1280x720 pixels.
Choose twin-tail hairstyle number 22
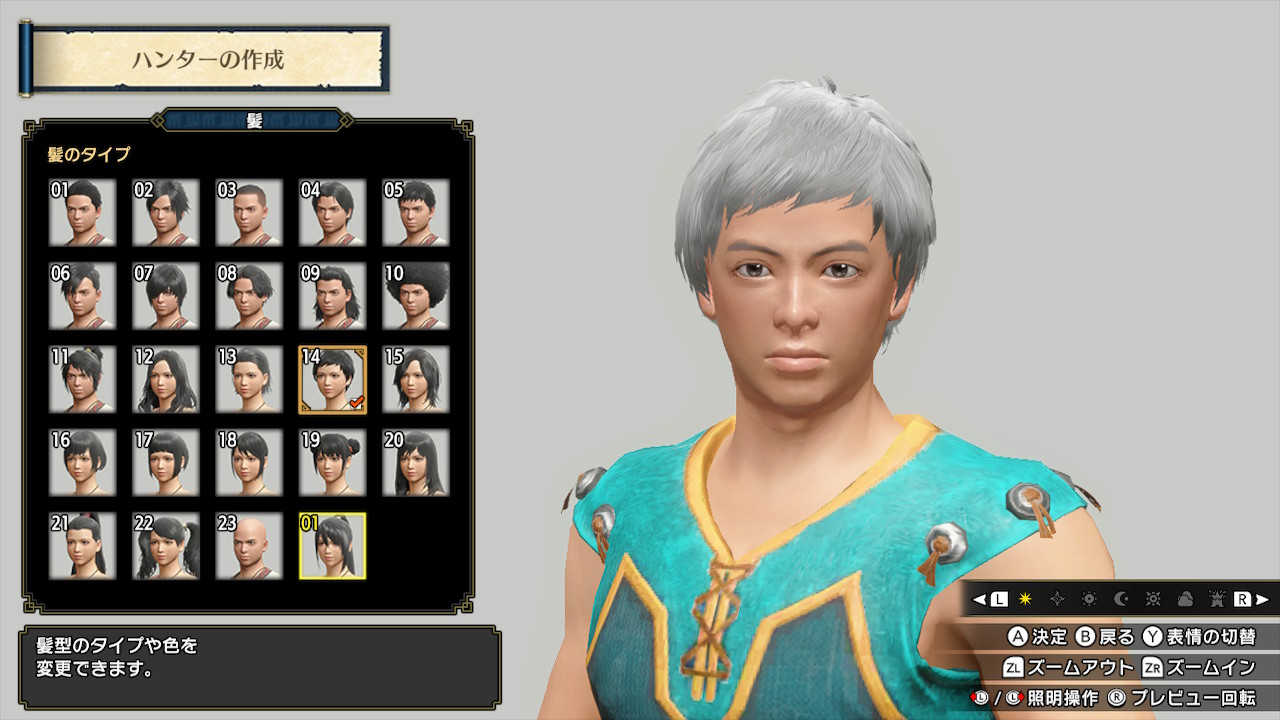[x=166, y=546]
